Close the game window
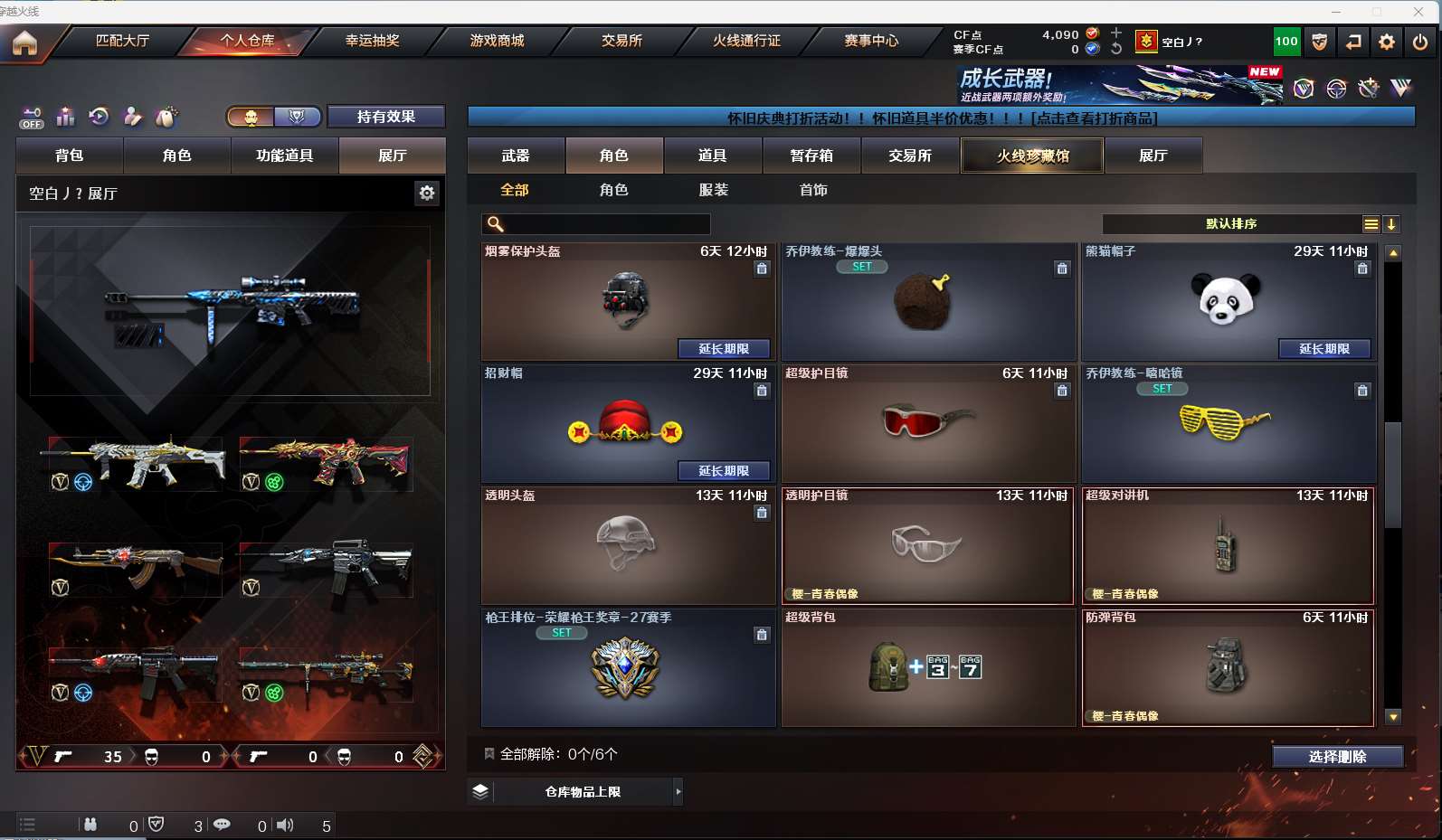Screen dimensions: 1442x840 1418,11
